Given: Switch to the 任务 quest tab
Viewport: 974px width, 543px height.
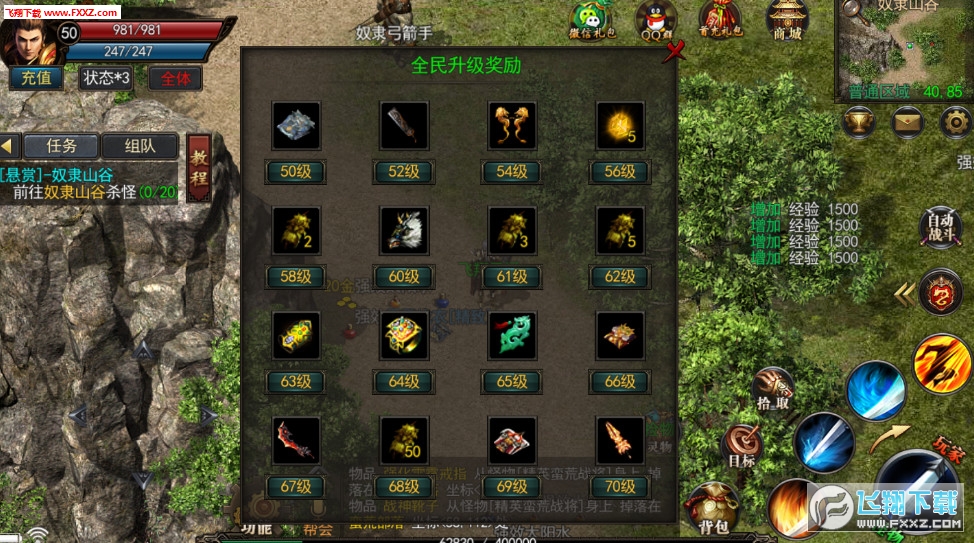Looking at the screenshot, I should coord(61,145).
